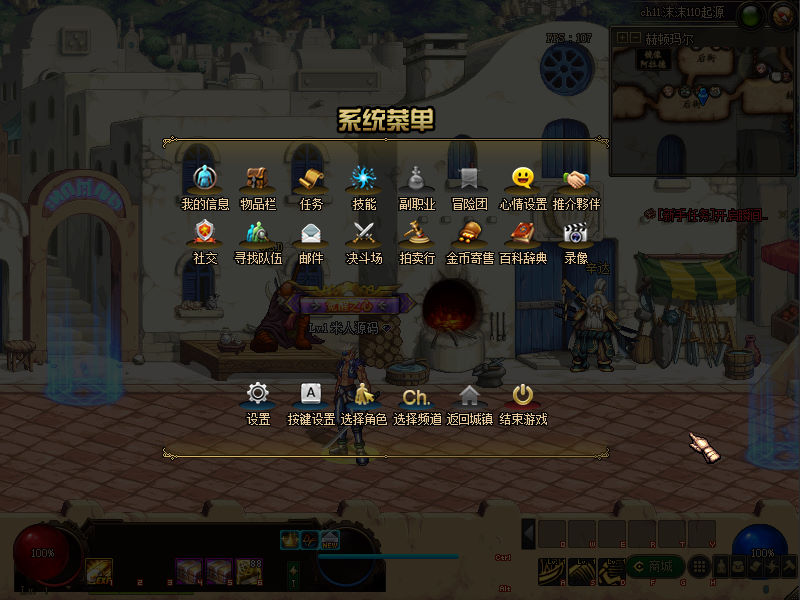
Task: Open 我的信息 (My Info) menu entry
Action: (x=205, y=180)
